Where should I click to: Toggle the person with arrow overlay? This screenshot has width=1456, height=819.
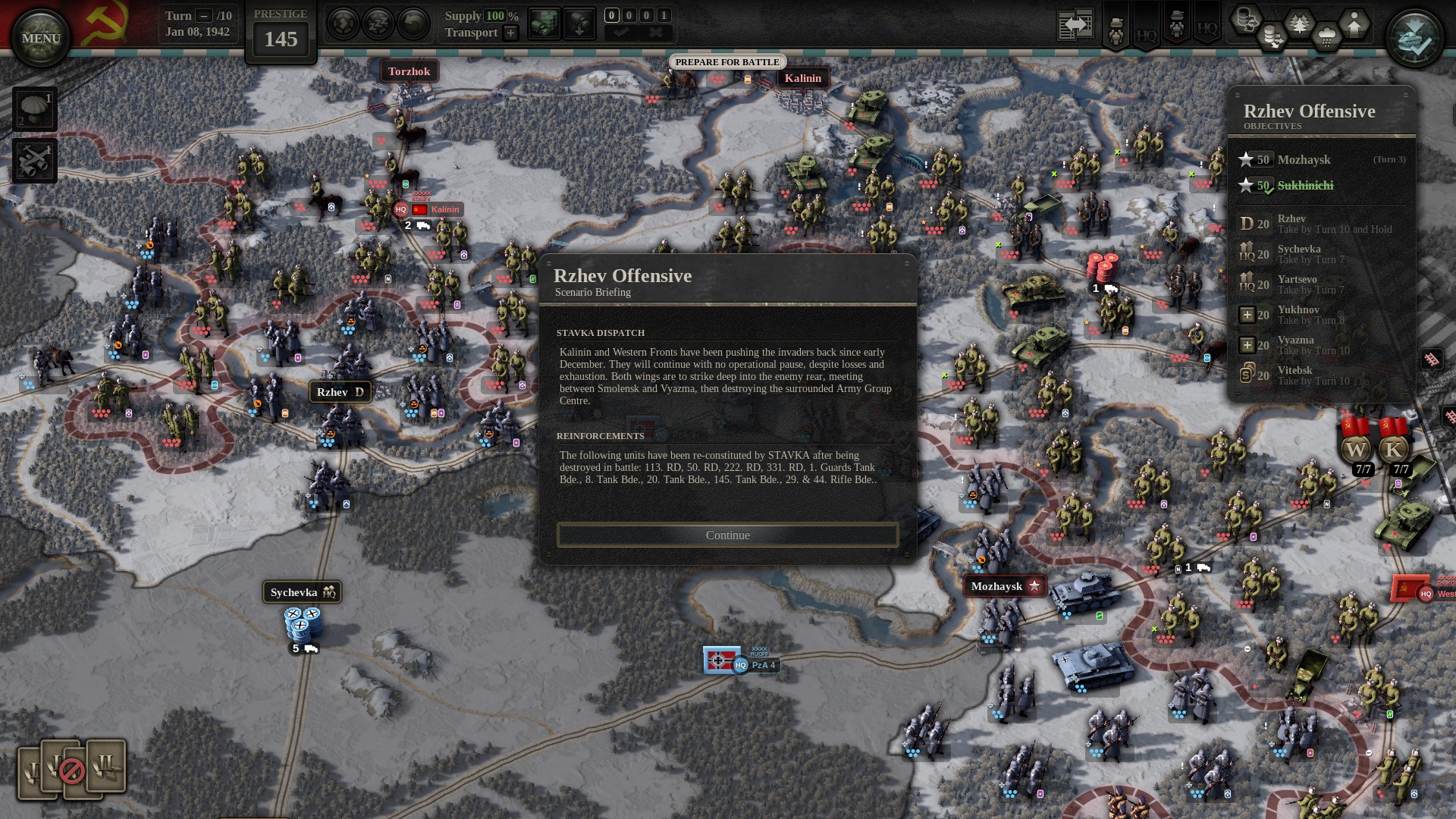pos(1354,24)
